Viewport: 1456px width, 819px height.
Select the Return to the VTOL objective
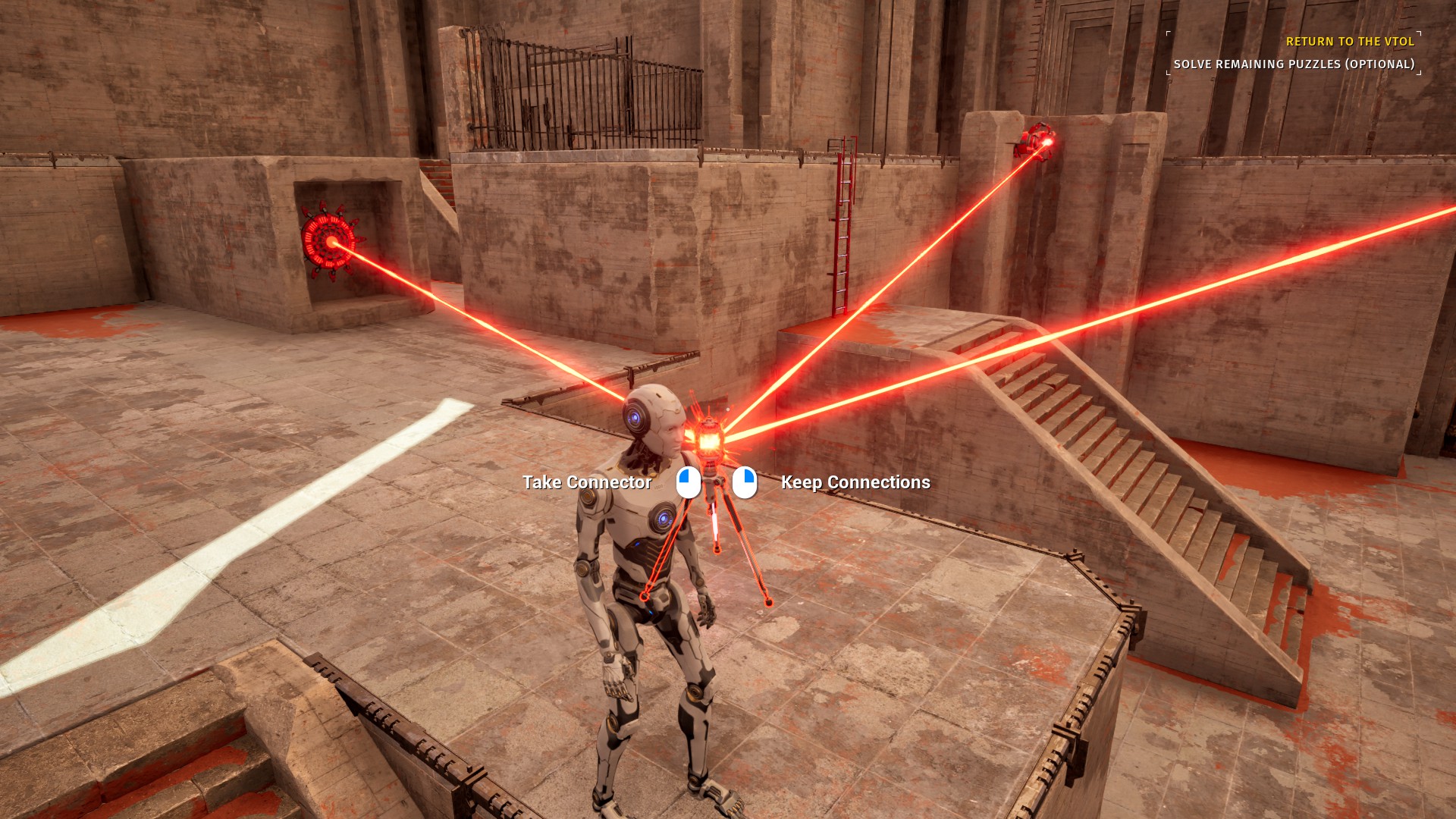pos(1349,42)
